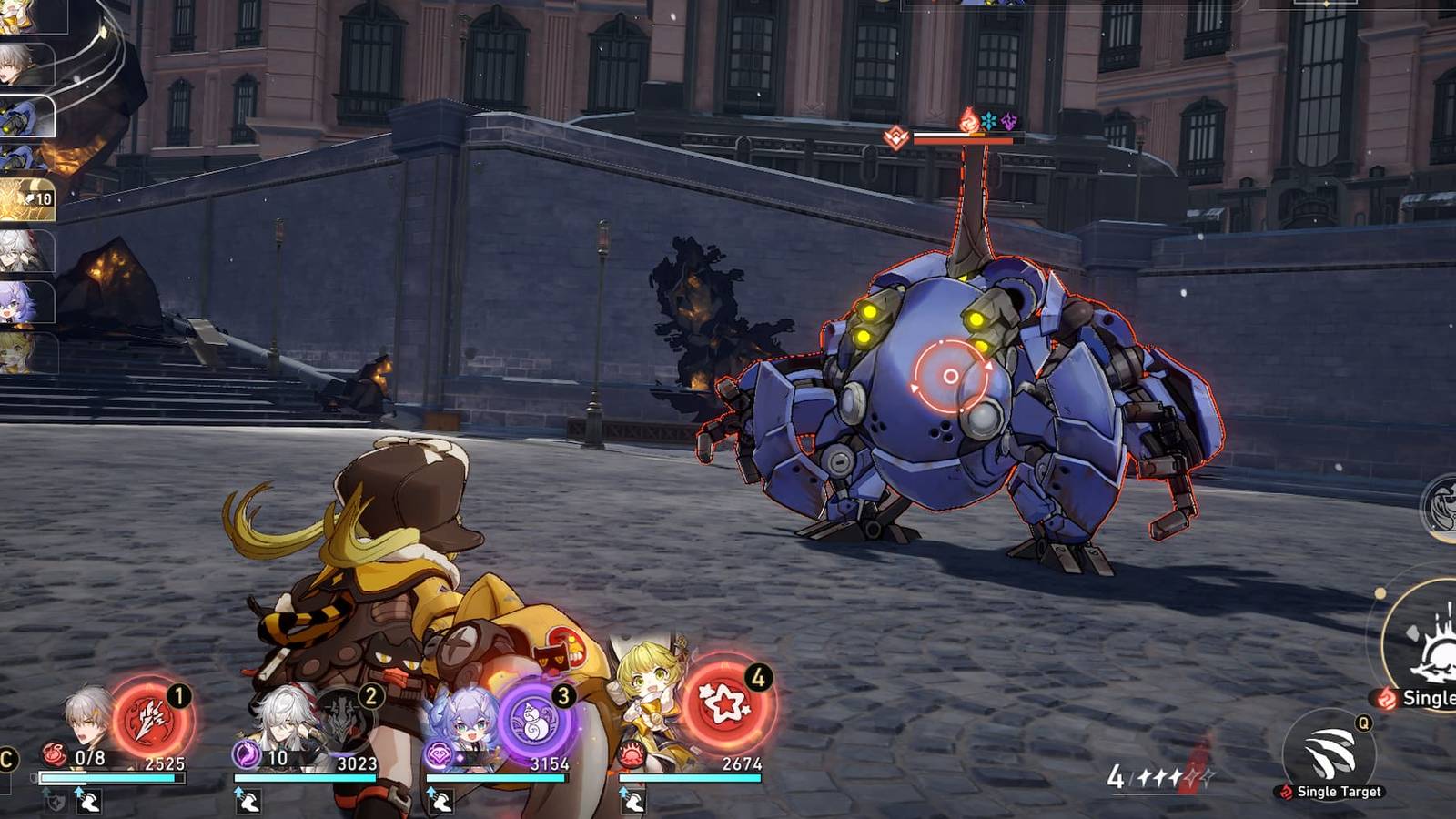Toggle Tingyun's red buff icon near her HP bar
Image resolution: width=1456 pixels, height=819 pixels.
[x=631, y=756]
